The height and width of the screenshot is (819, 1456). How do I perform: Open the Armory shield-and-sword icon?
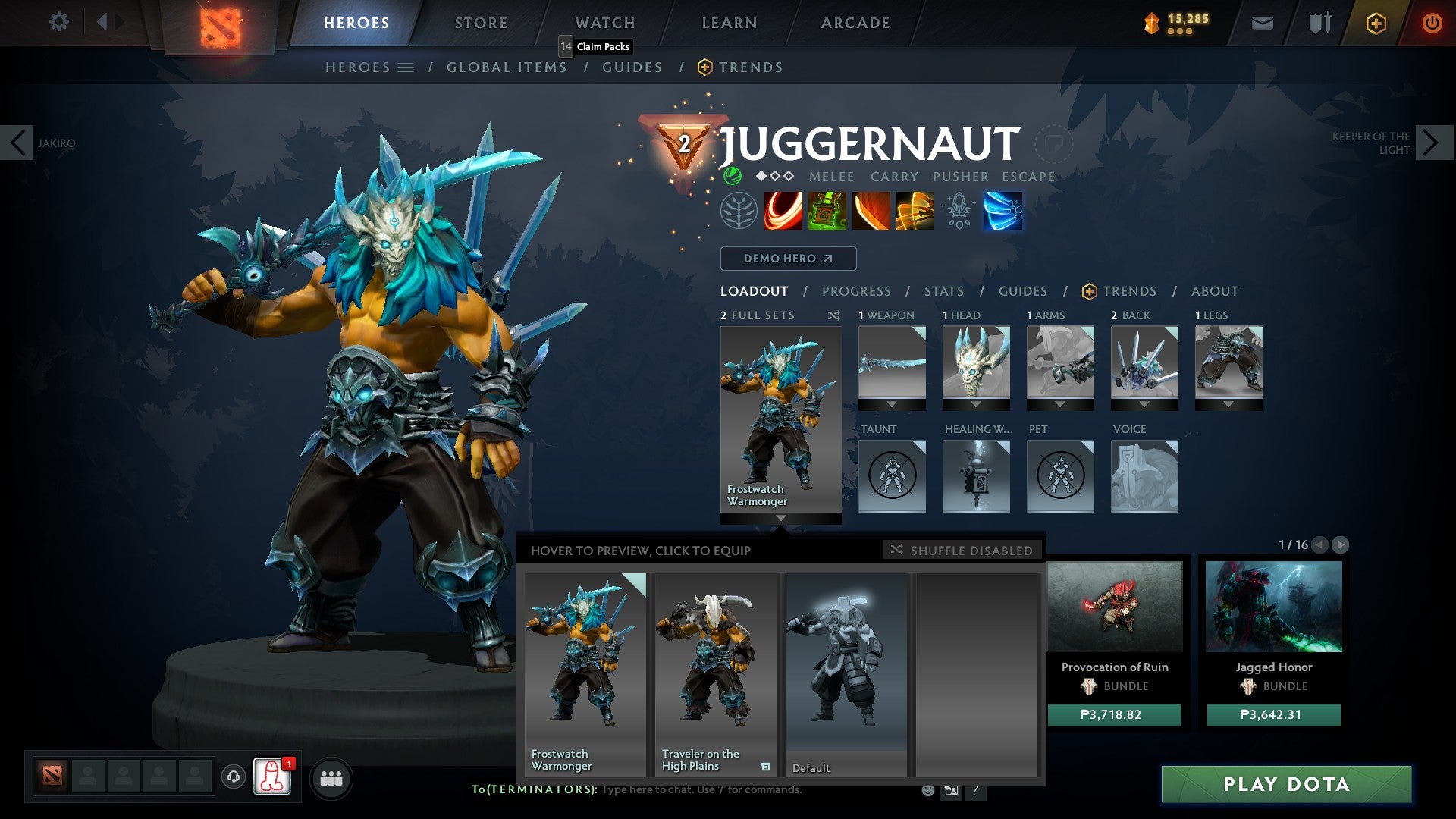pyautogui.click(x=1318, y=22)
